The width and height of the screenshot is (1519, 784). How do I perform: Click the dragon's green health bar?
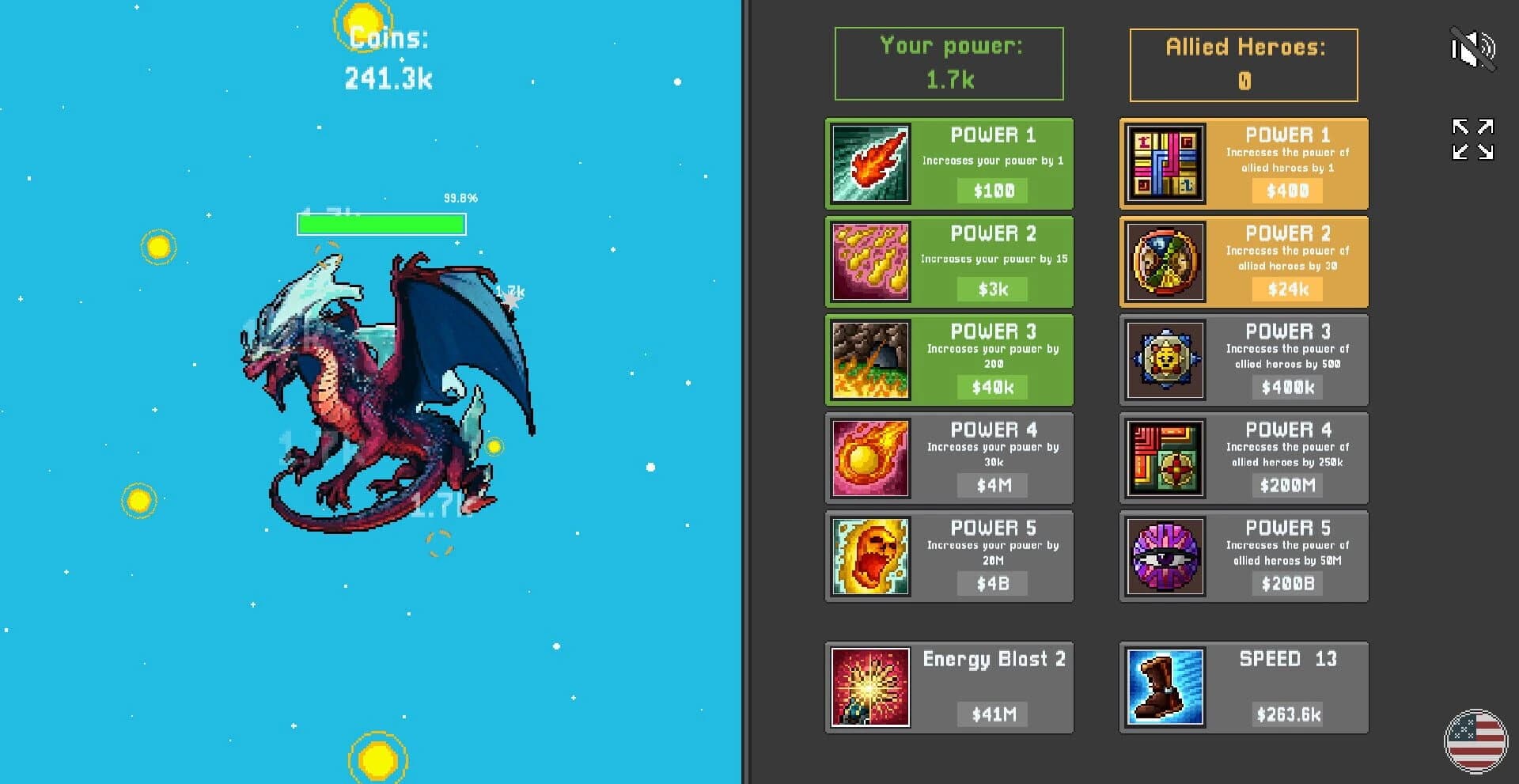pos(380,225)
